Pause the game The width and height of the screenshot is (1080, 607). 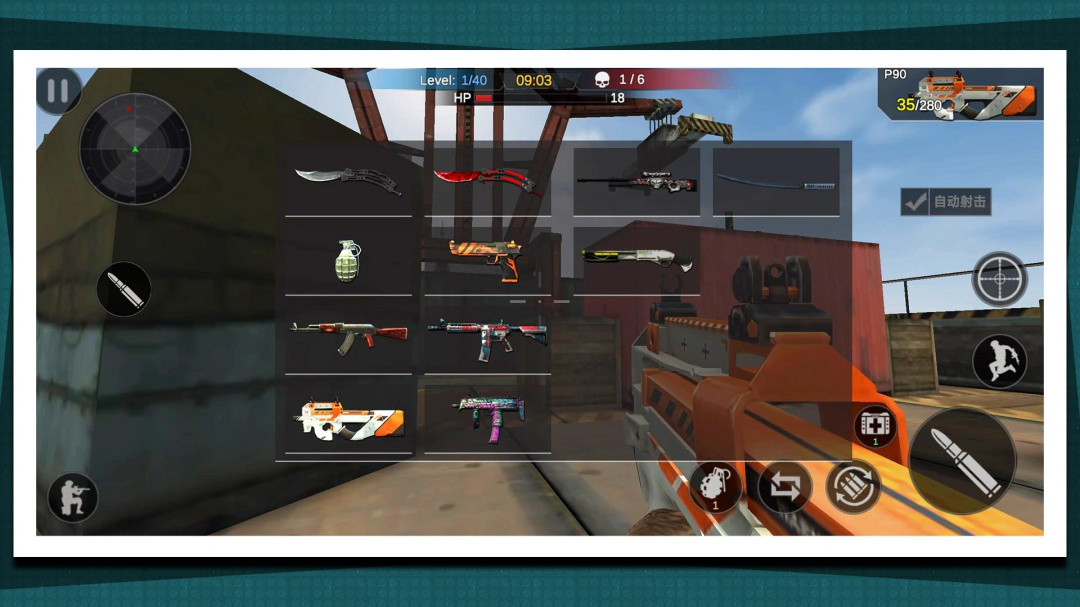pos(58,92)
